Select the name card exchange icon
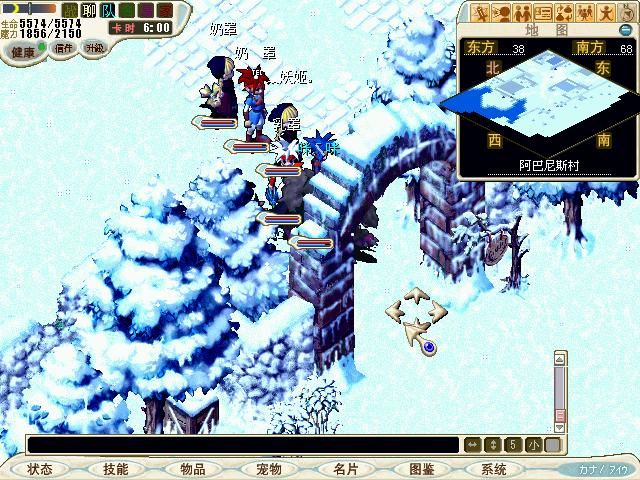This screenshot has width=640, height=480. [x=543, y=13]
